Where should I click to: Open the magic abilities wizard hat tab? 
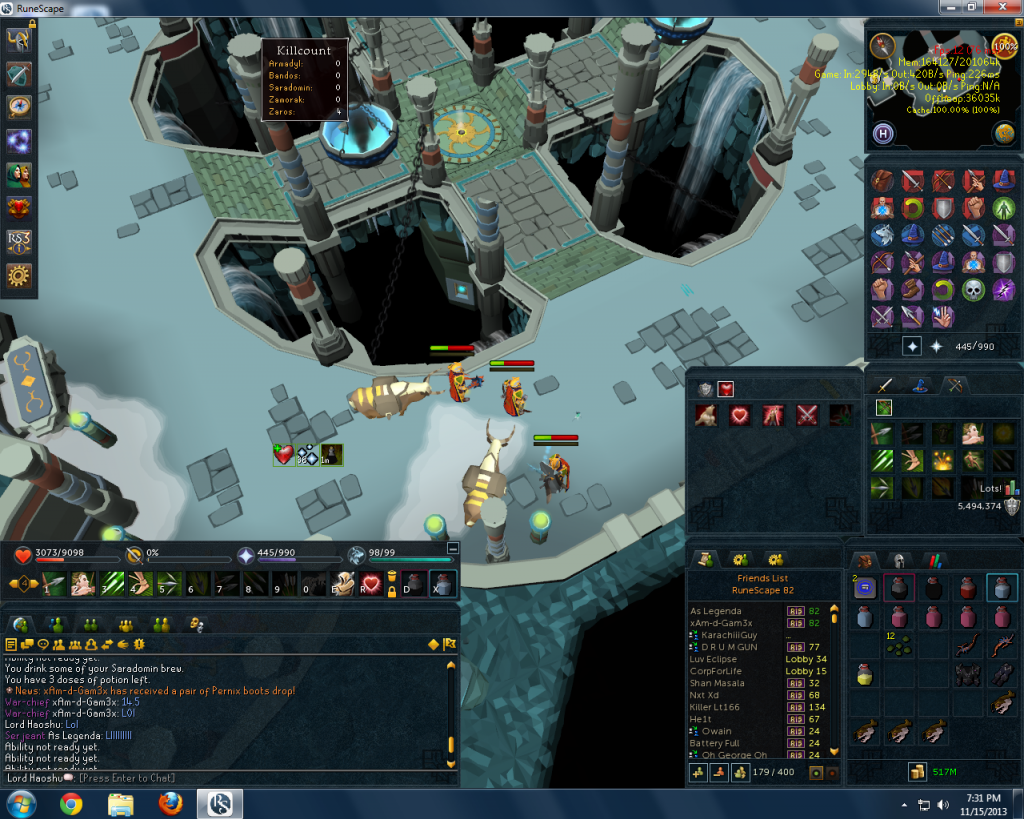tap(916, 385)
